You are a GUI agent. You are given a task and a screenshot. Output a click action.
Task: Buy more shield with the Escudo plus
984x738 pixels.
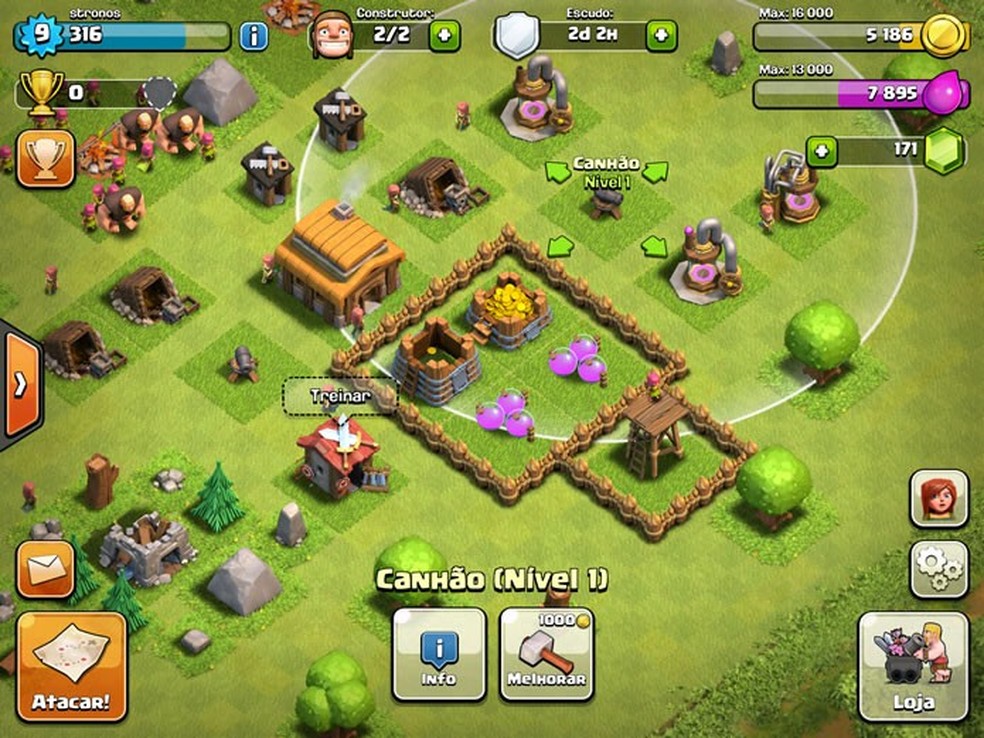click(661, 36)
